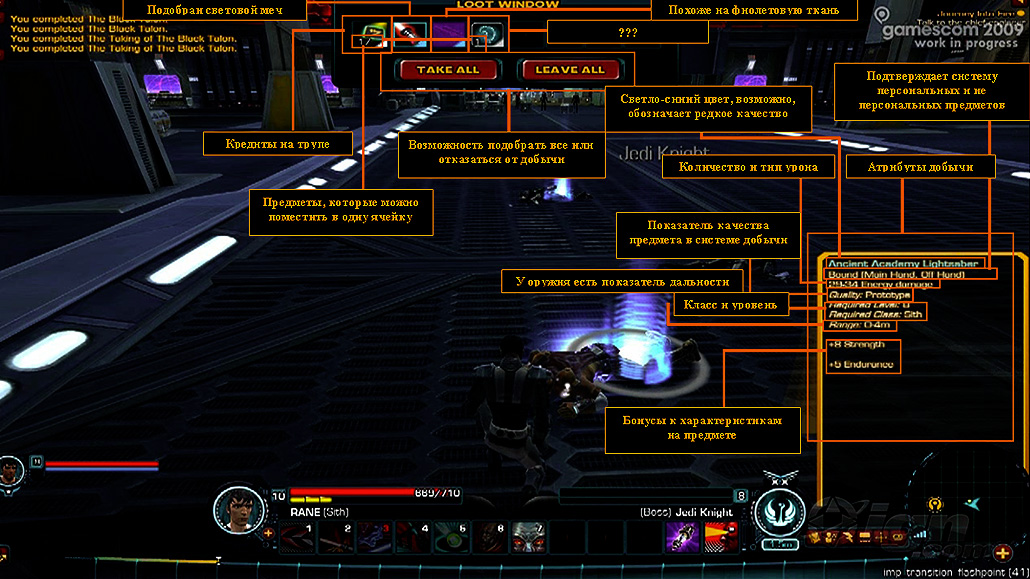The image size is (1030, 579).
Task: Select the companion portrait at the left edge
Action: pyautogui.click(x=10, y=469)
